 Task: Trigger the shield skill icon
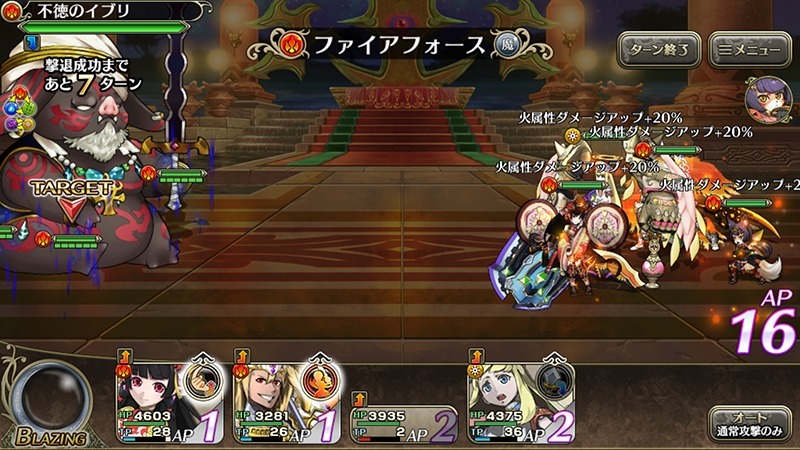coord(555,382)
